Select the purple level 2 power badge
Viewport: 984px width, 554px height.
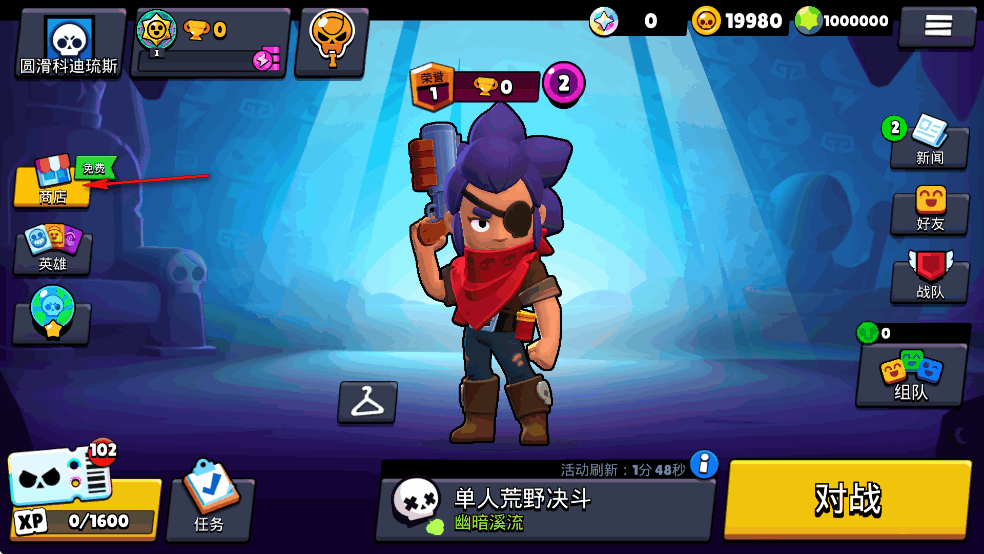click(x=563, y=83)
